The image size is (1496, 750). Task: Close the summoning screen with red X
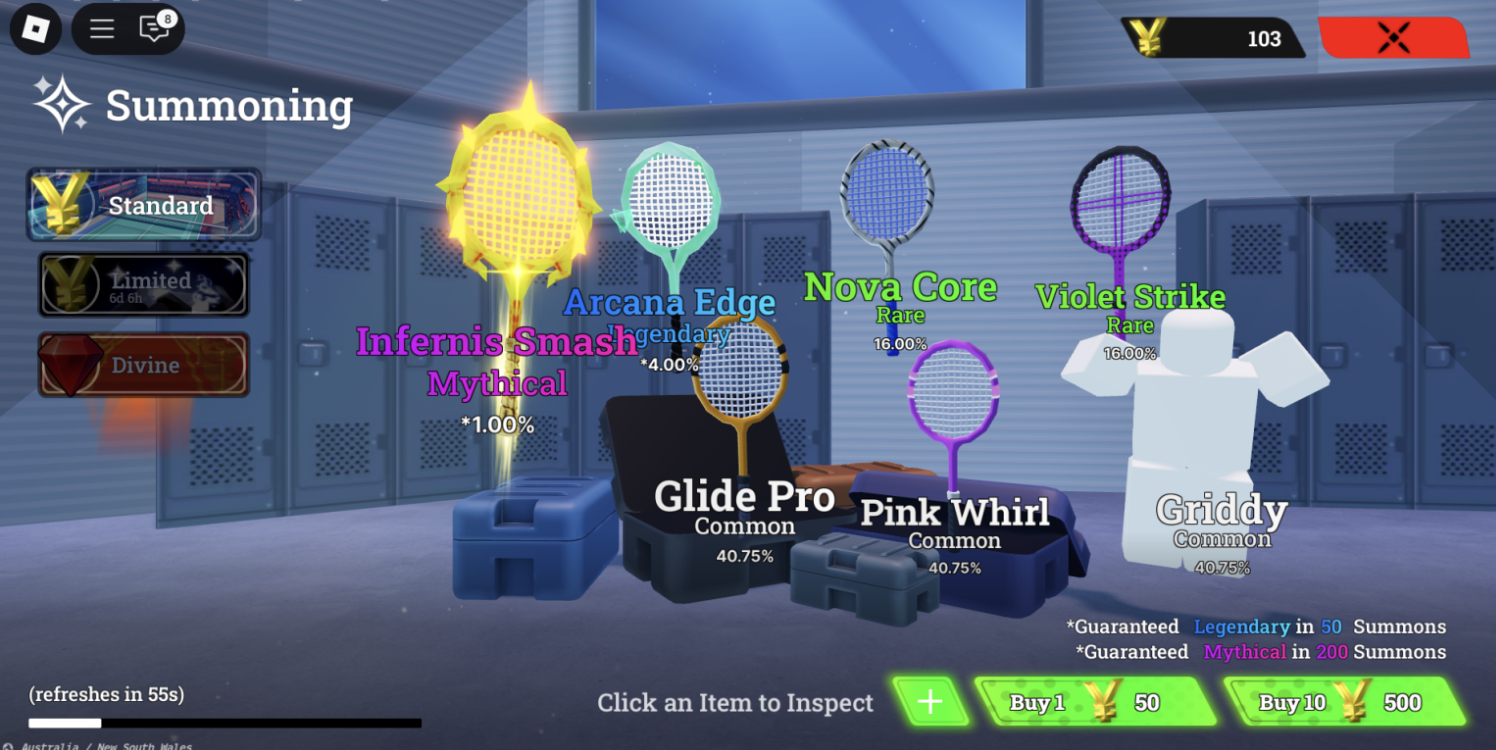tap(1393, 38)
